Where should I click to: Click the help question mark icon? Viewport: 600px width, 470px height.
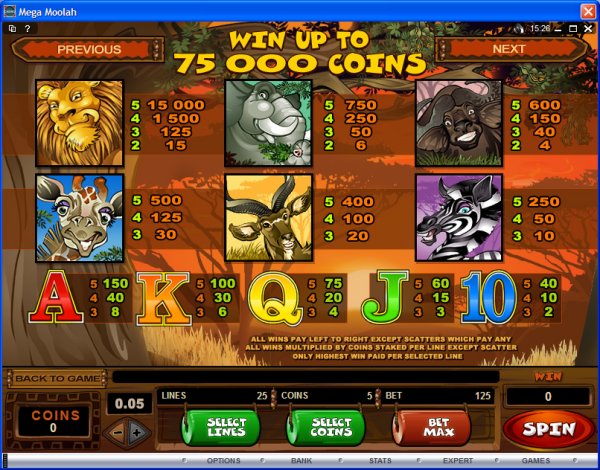tap(27, 29)
